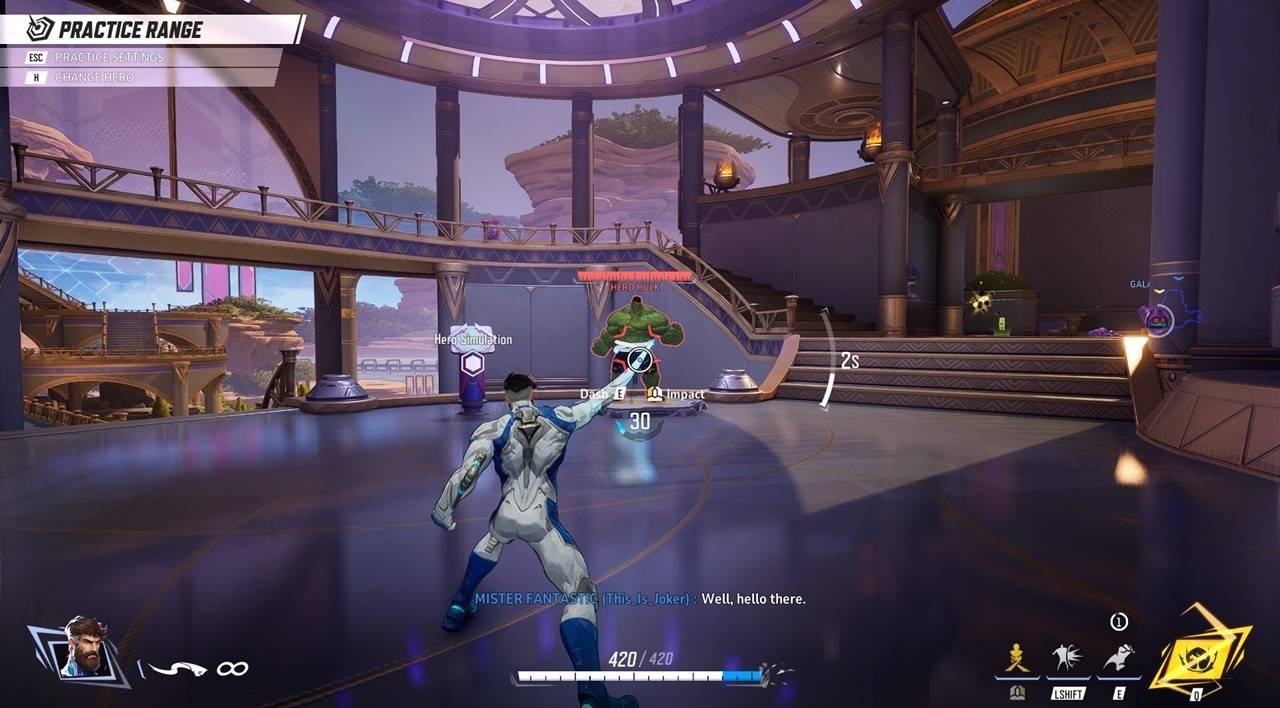Click the stretched arm weapon icon
1280x708 pixels.
click(x=178, y=668)
